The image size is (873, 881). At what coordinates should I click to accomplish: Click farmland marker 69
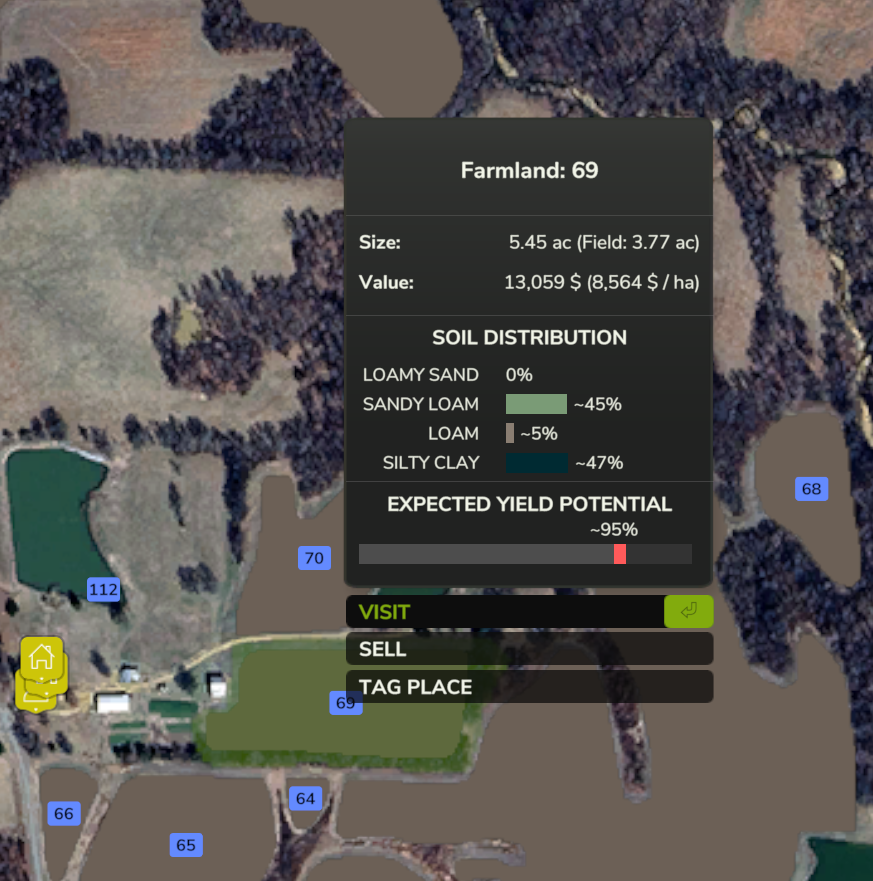pyautogui.click(x=345, y=703)
